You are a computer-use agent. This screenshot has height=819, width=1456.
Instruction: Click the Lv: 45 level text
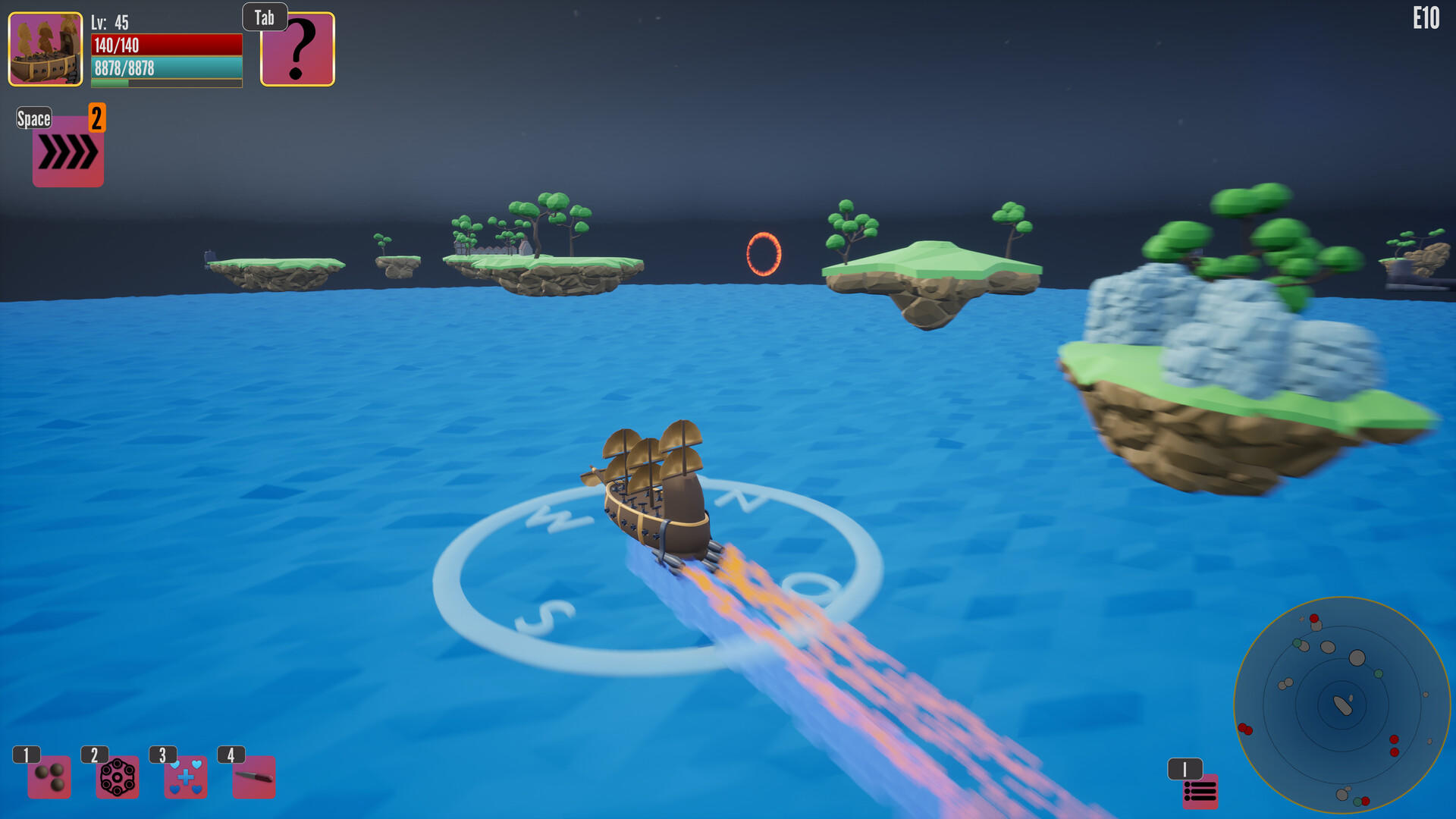108,24
